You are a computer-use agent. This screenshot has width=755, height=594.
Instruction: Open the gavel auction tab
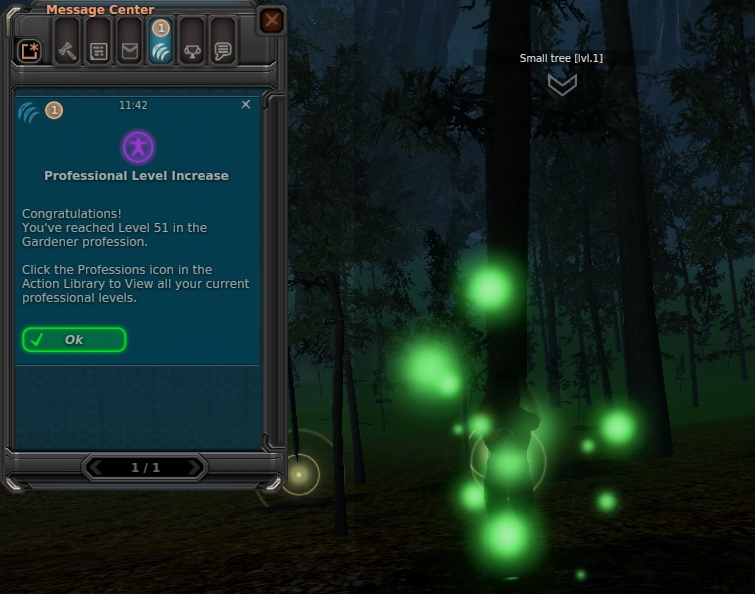[x=67, y=51]
